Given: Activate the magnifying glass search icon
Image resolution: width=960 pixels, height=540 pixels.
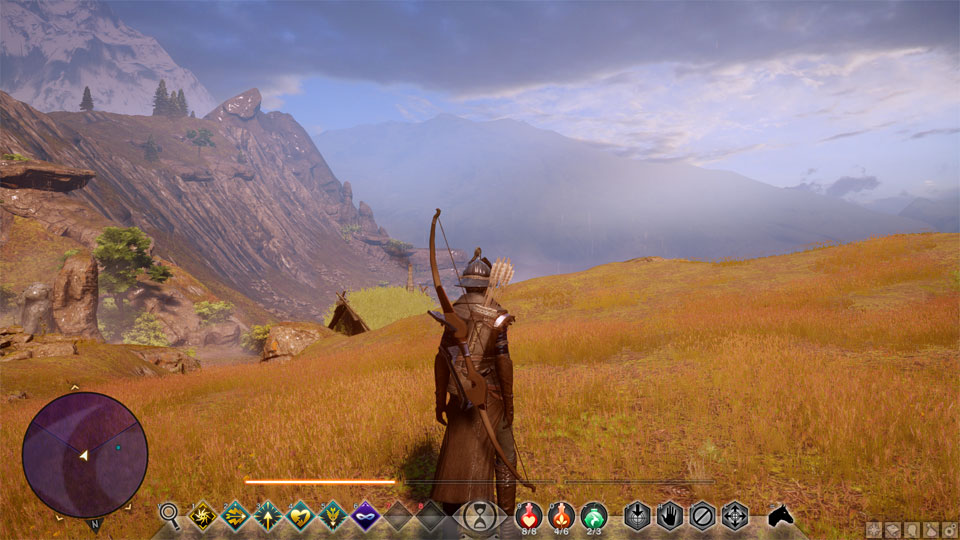Looking at the screenshot, I should tap(170, 515).
